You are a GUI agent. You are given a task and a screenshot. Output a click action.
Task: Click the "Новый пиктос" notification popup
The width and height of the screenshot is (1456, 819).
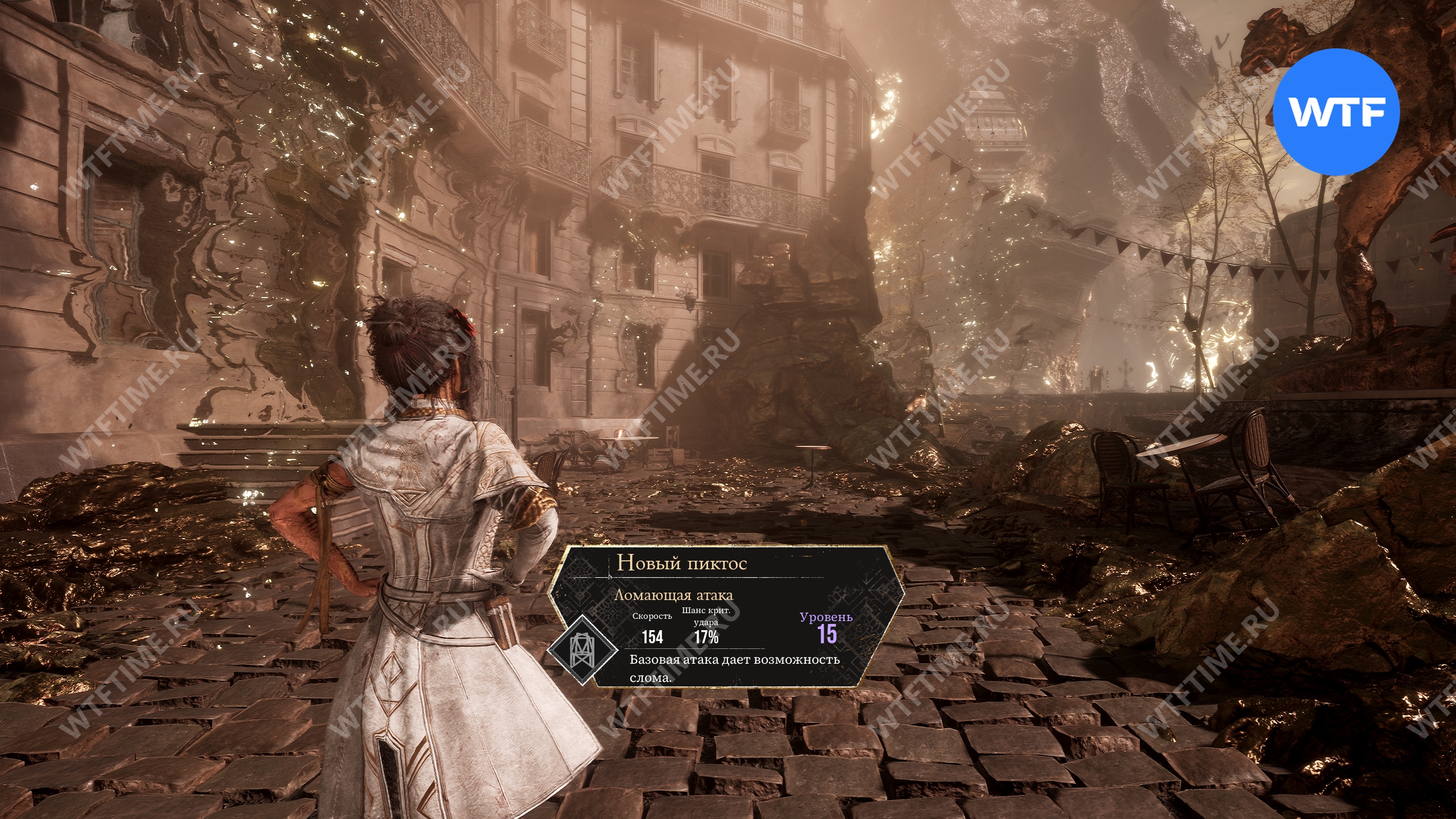(x=726, y=617)
